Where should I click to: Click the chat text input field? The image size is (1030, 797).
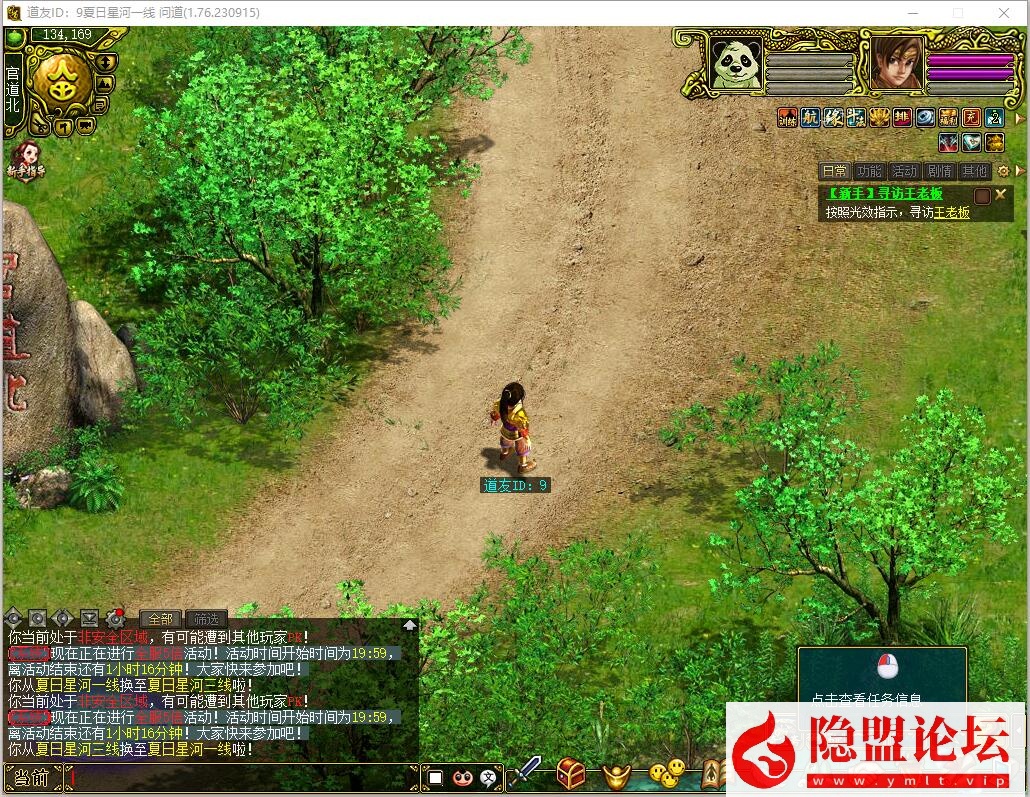tap(240, 777)
